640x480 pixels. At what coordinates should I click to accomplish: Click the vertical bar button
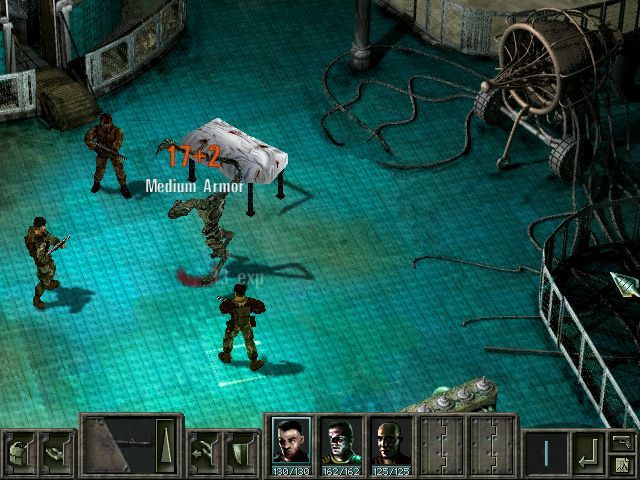pos(546,453)
